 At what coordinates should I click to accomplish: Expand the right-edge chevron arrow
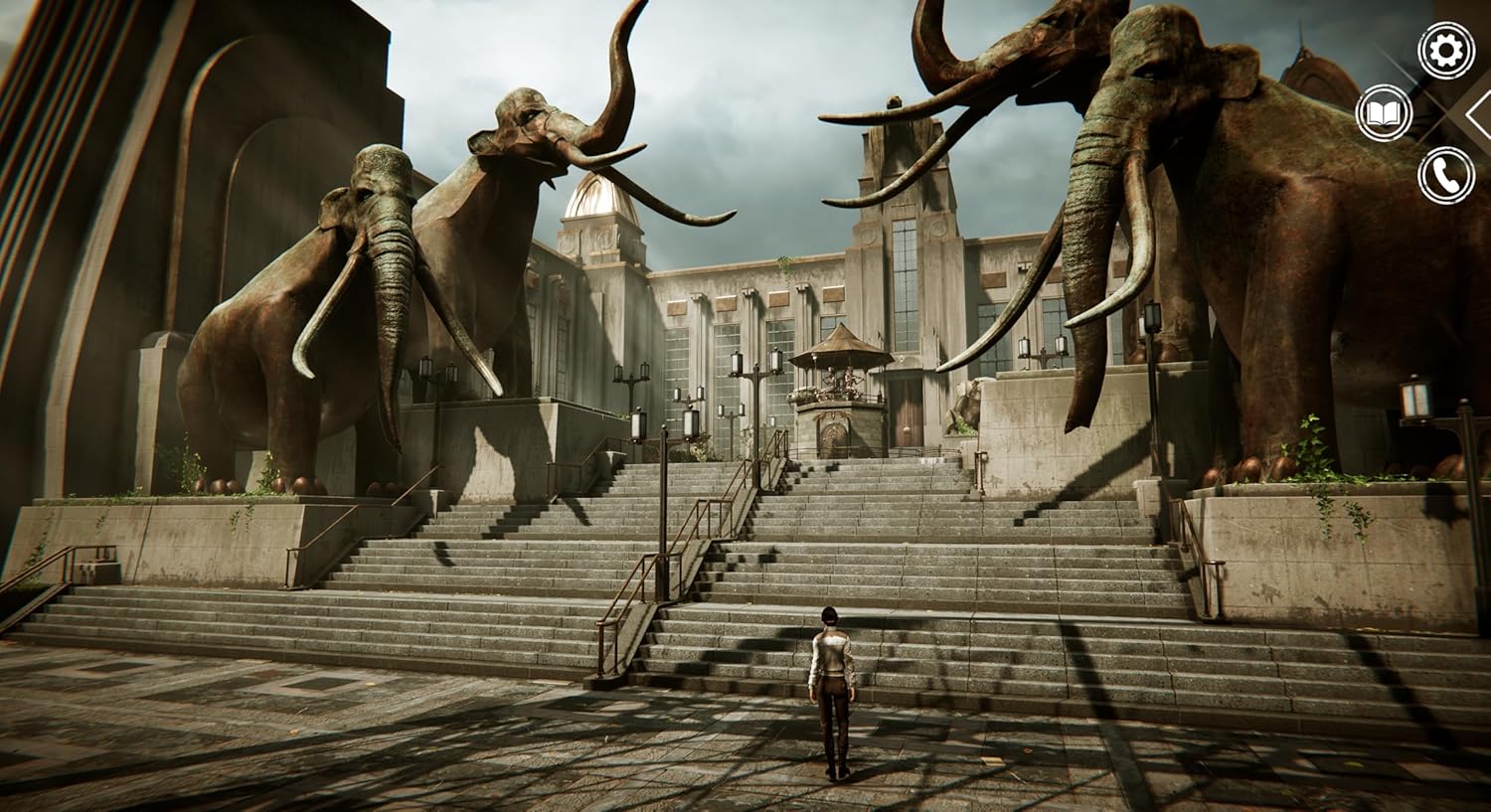pos(1479,112)
